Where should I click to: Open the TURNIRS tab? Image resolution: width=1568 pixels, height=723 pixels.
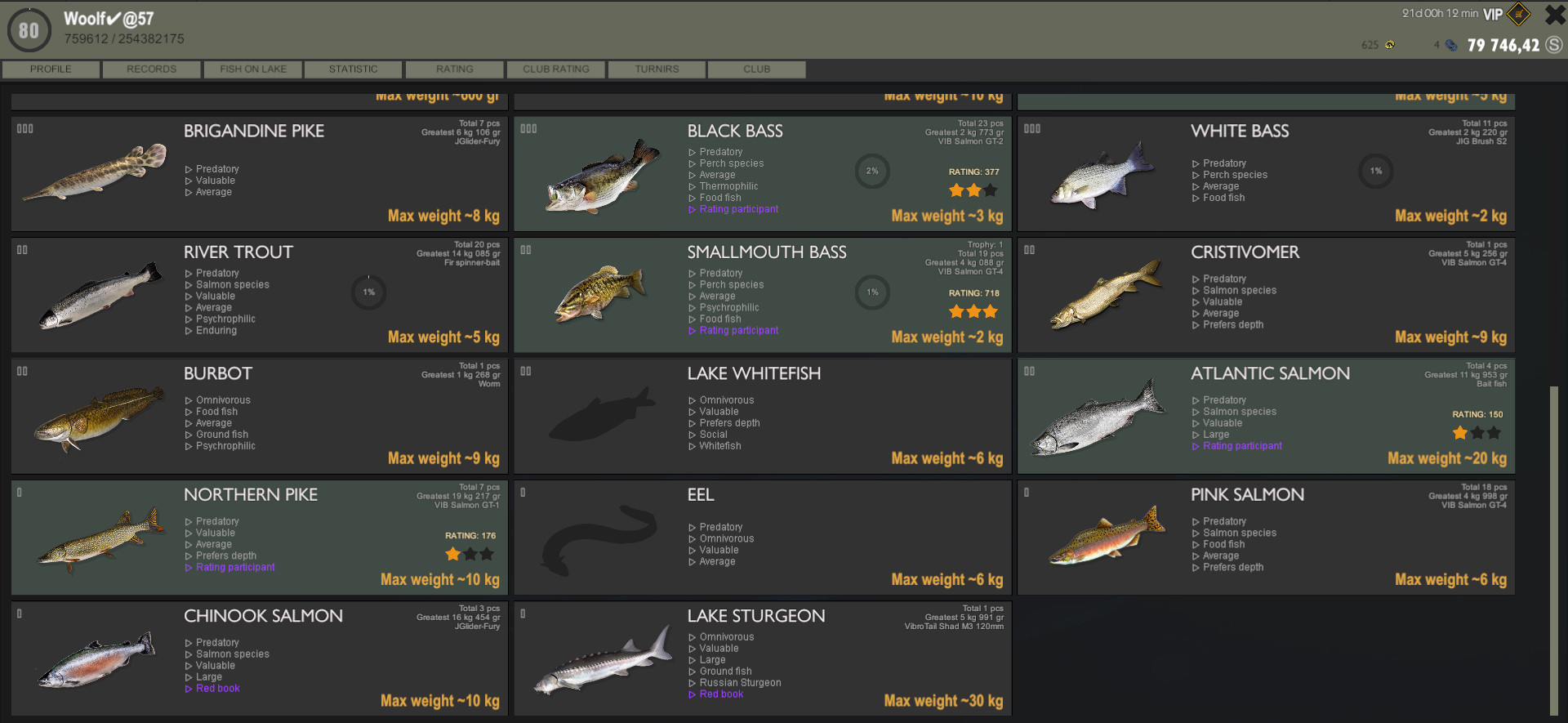[x=656, y=69]
